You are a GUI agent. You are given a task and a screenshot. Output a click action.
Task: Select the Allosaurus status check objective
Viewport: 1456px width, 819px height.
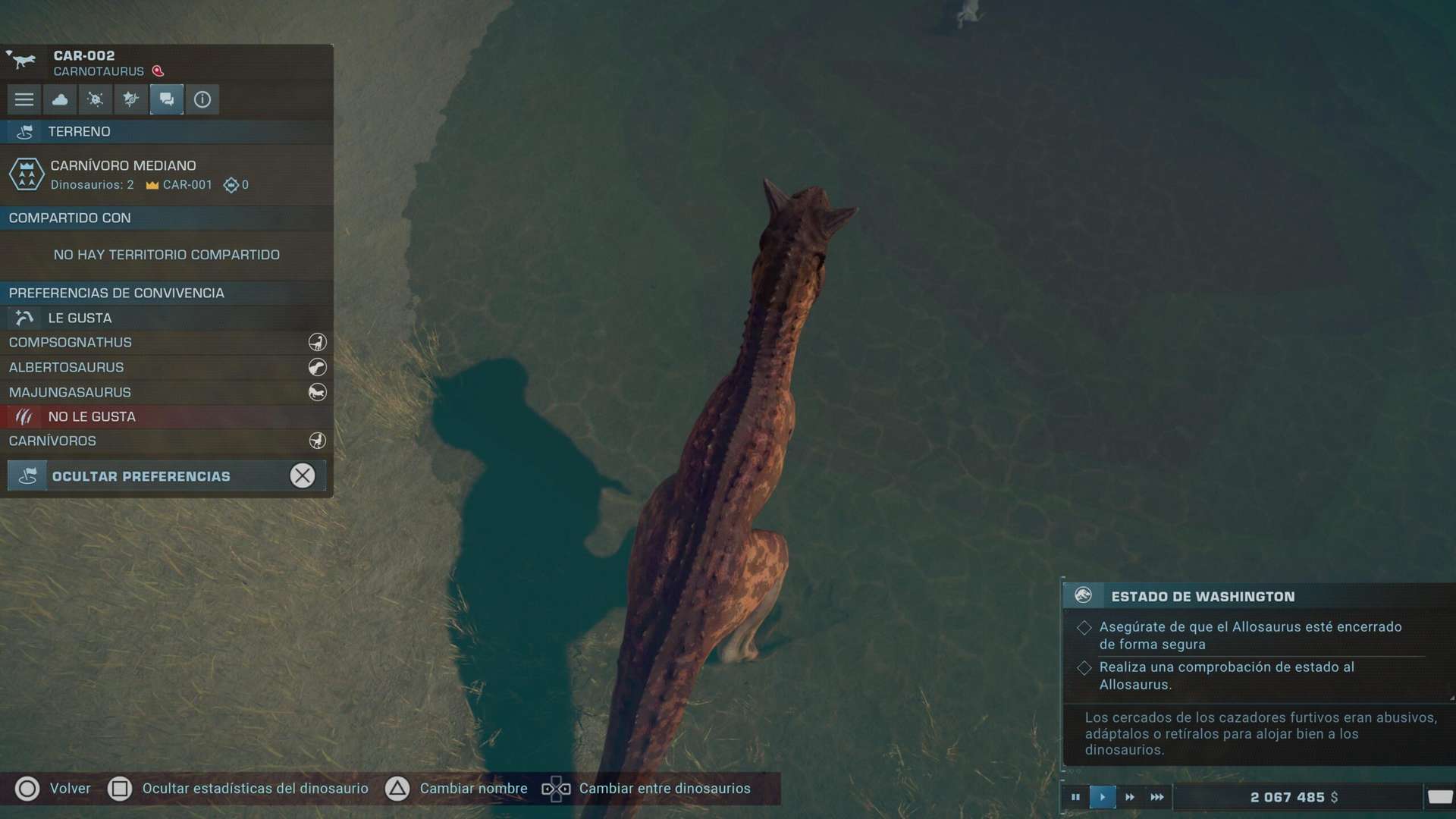[1226, 676]
